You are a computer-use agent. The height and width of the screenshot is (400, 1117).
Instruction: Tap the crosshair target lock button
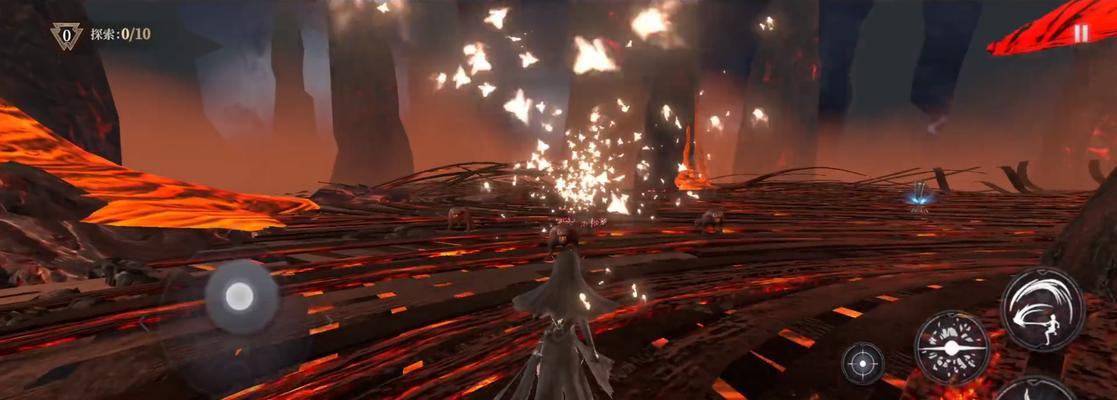[862, 362]
